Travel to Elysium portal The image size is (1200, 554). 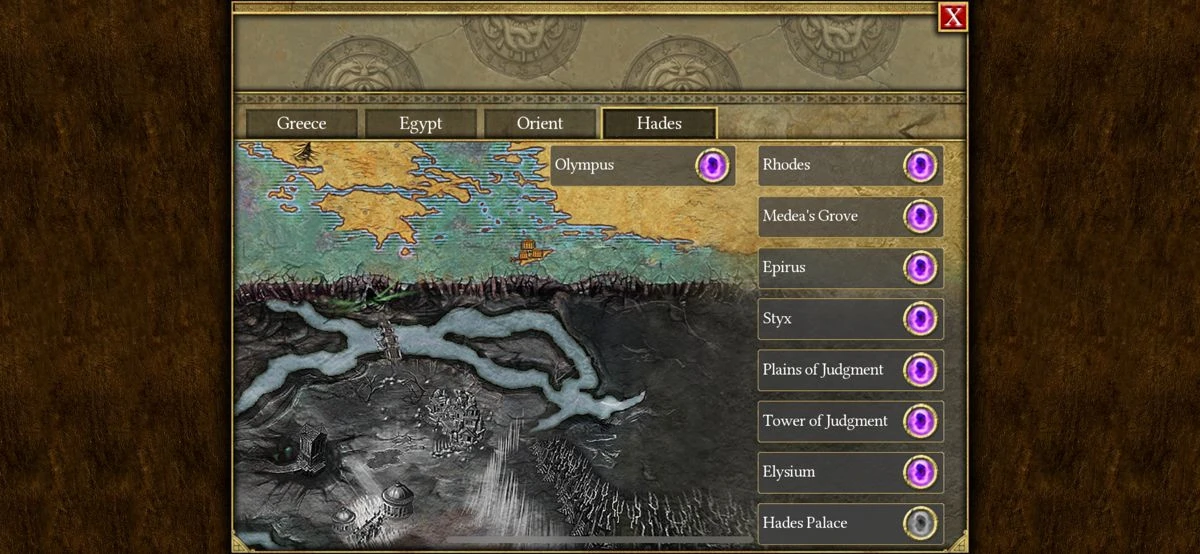click(850, 472)
